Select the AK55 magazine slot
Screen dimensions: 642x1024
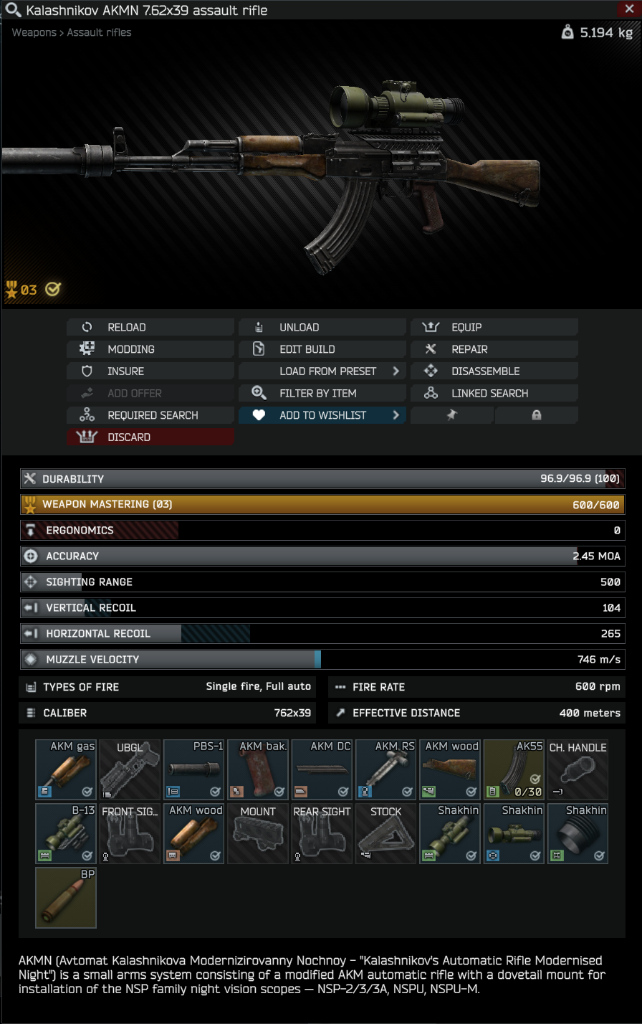(514, 769)
